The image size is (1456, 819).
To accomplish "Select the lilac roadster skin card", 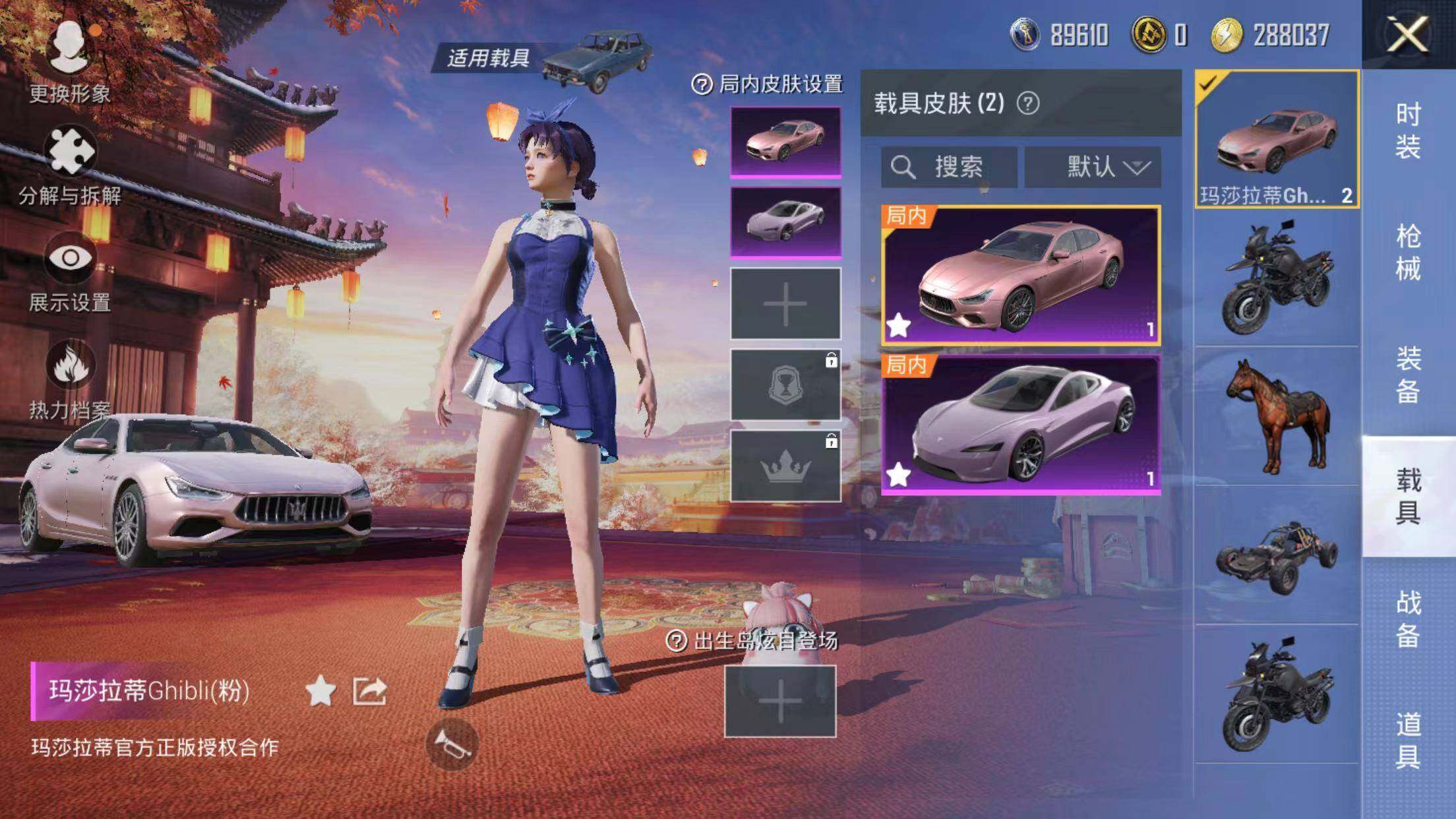I will tap(1020, 424).
